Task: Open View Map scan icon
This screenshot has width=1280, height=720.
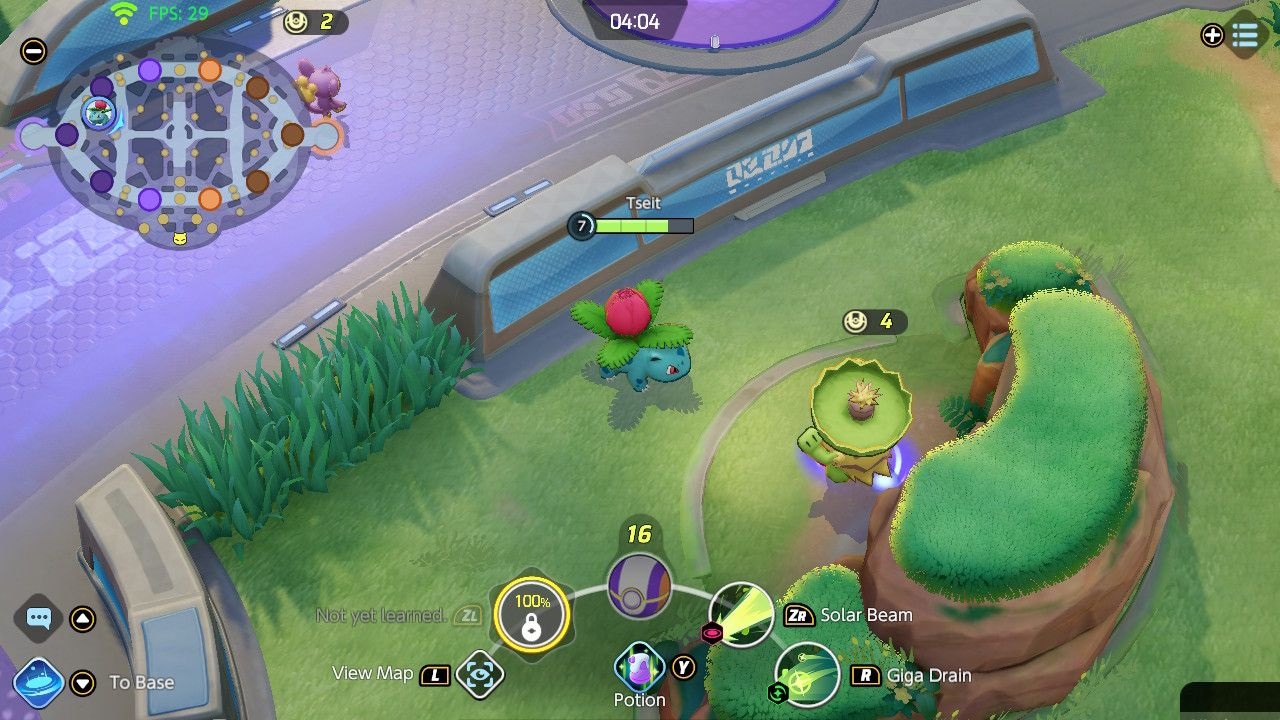Action: pos(480,675)
